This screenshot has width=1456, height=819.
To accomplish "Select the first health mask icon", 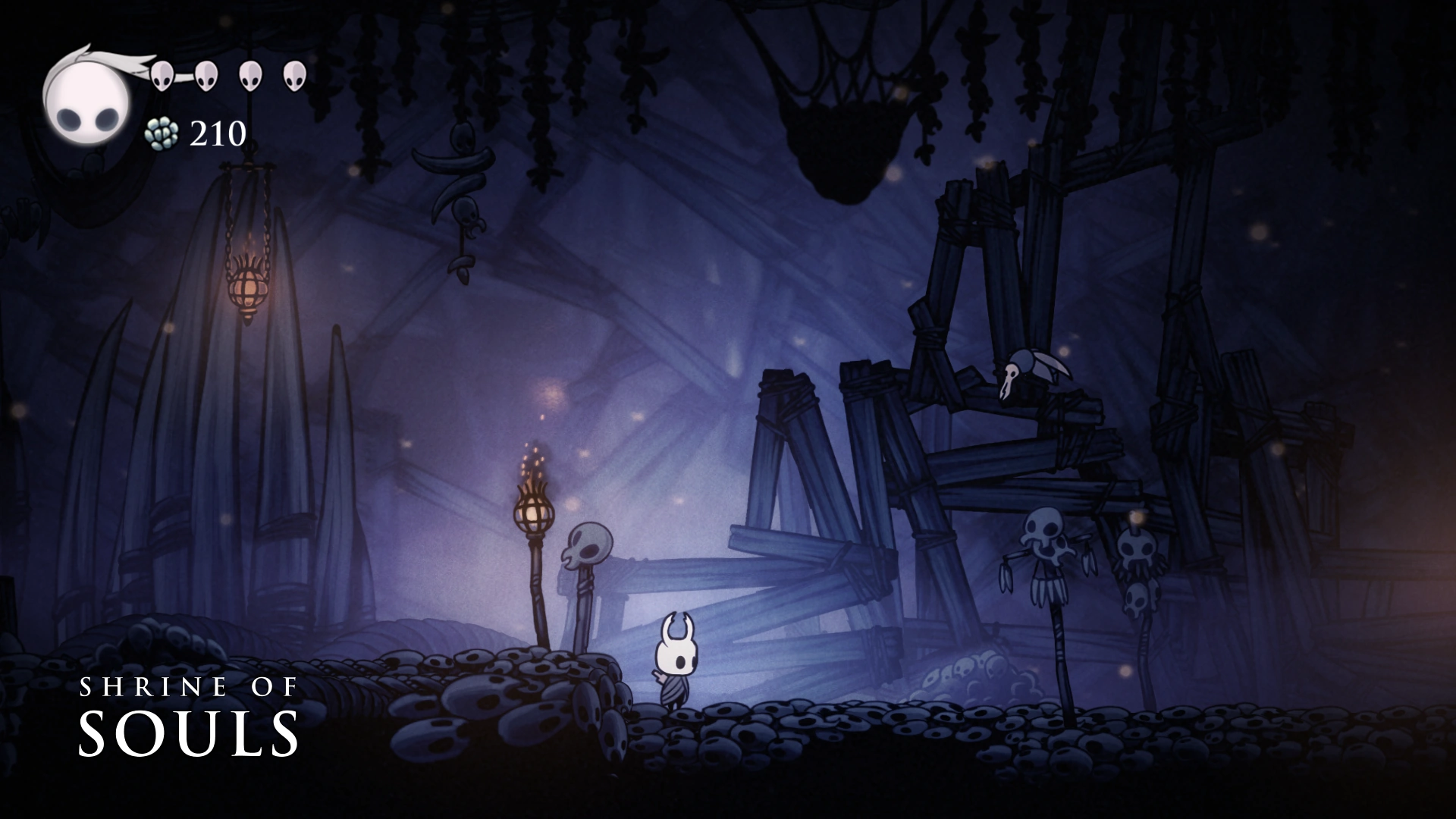I will pyautogui.click(x=163, y=76).
